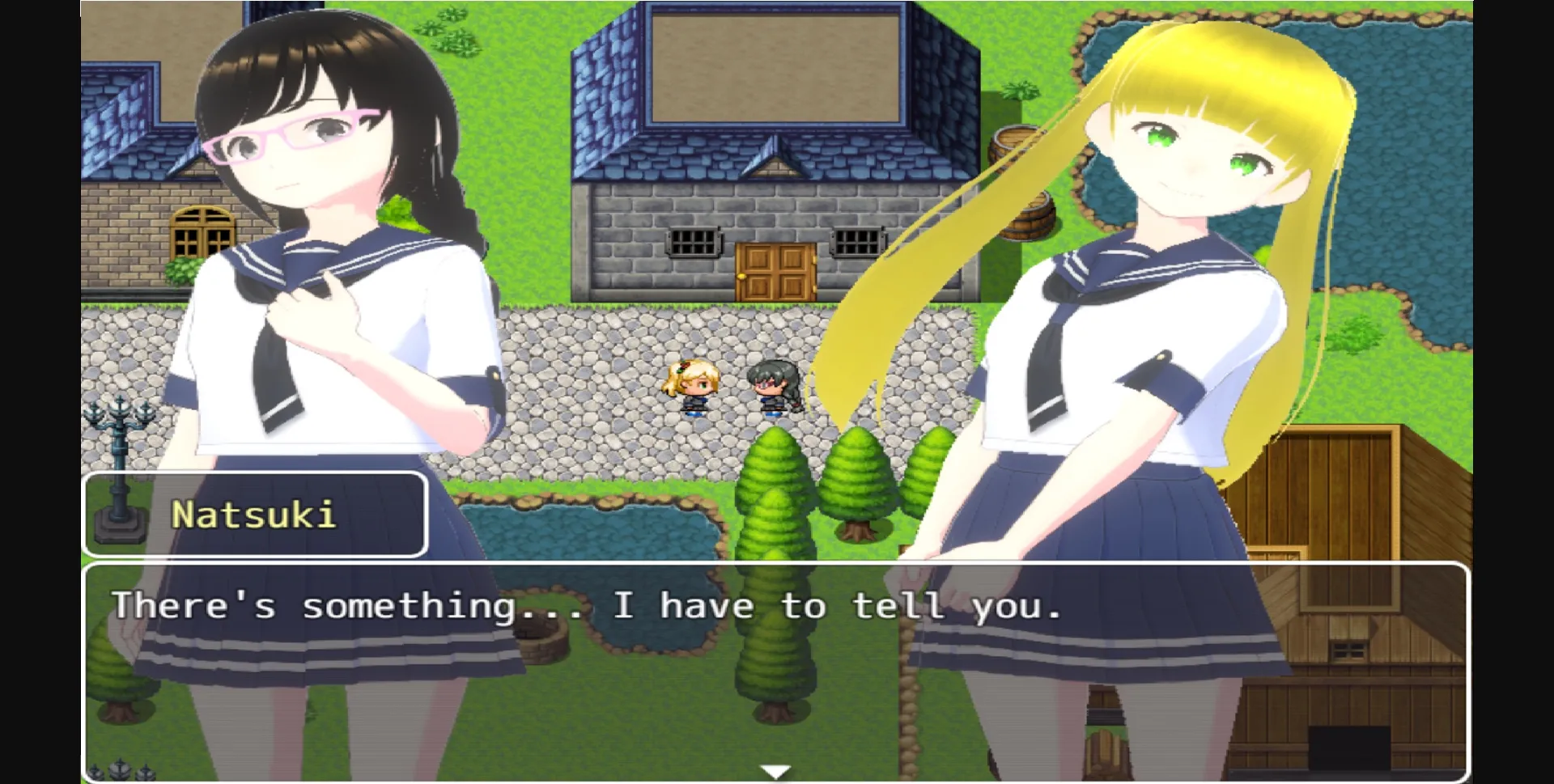The height and width of the screenshot is (784, 1554).
Task: Click the Natsuki name box
Action: pyautogui.click(x=255, y=515)
